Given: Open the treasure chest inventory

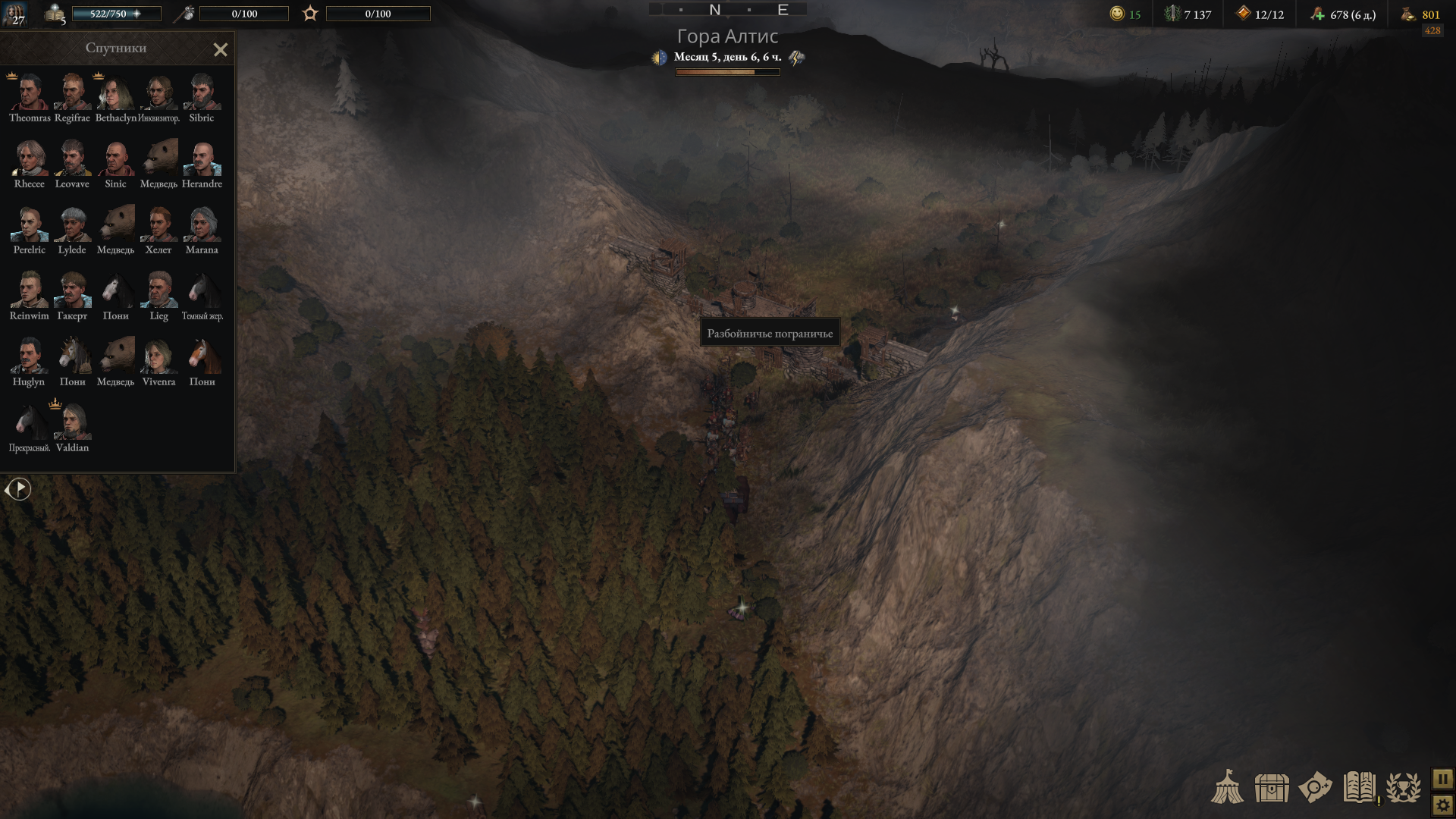Looking at the screenshot, I should pyautogui.click(x=1272, y=788).
